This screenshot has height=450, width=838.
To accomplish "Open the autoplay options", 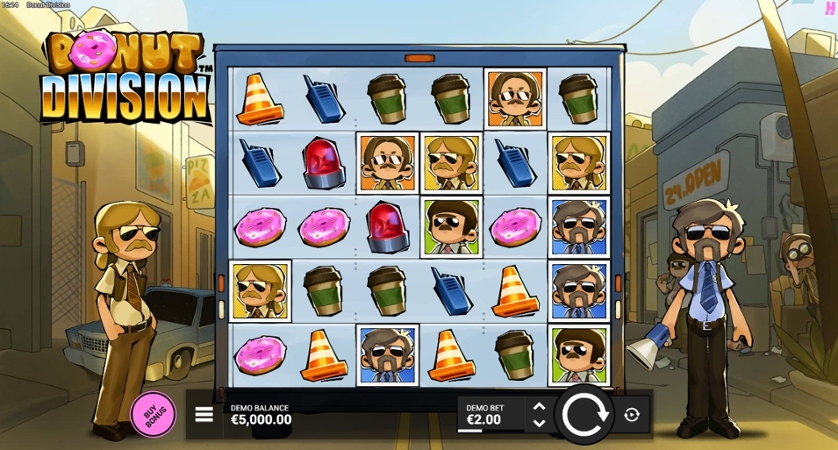I will pos(631,414).
